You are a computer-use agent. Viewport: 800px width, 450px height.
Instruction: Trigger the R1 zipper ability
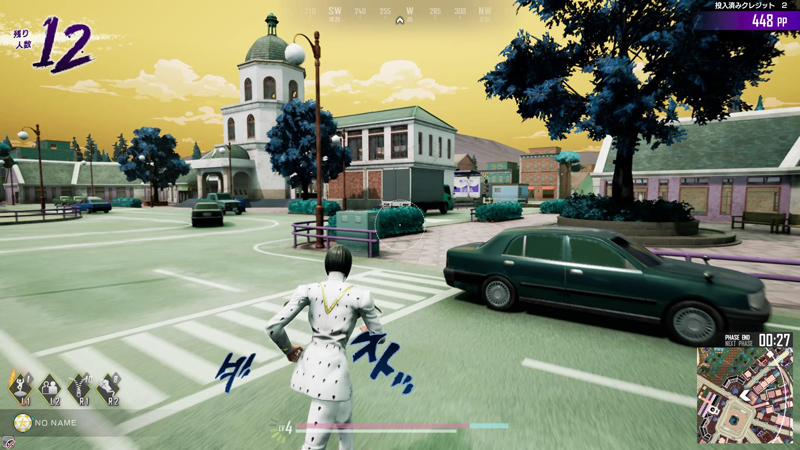[x=79, y=386]
